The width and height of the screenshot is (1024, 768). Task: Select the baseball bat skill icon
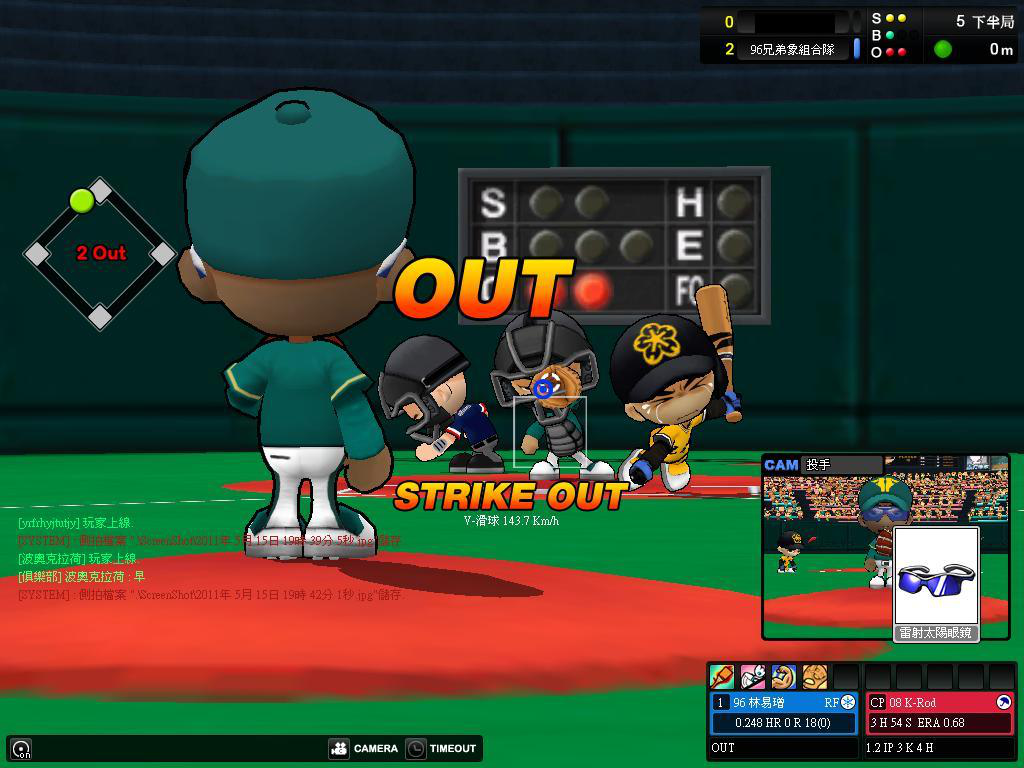click(x=722, y=677)
